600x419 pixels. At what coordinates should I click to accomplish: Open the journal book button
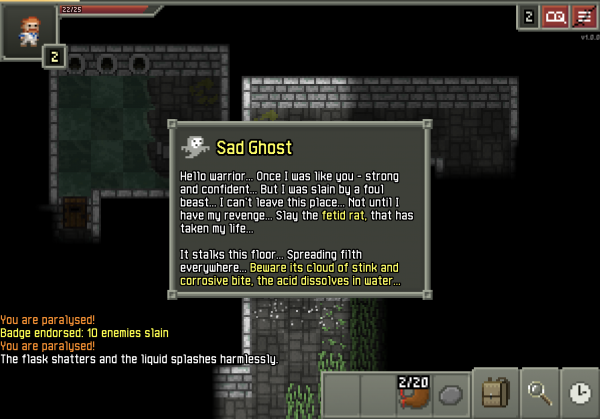(555, 17)
